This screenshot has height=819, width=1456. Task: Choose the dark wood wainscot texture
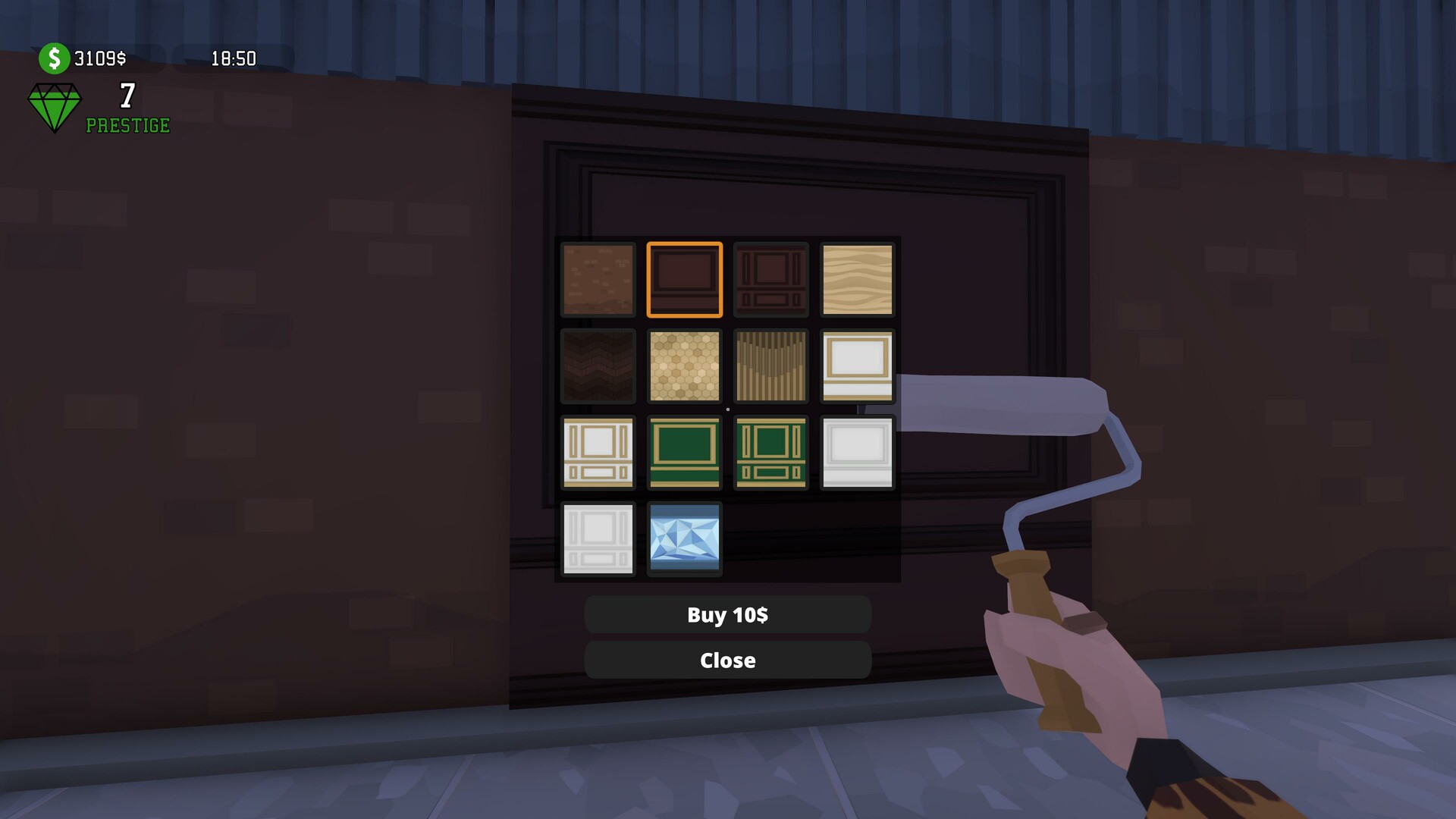(770, 279)
